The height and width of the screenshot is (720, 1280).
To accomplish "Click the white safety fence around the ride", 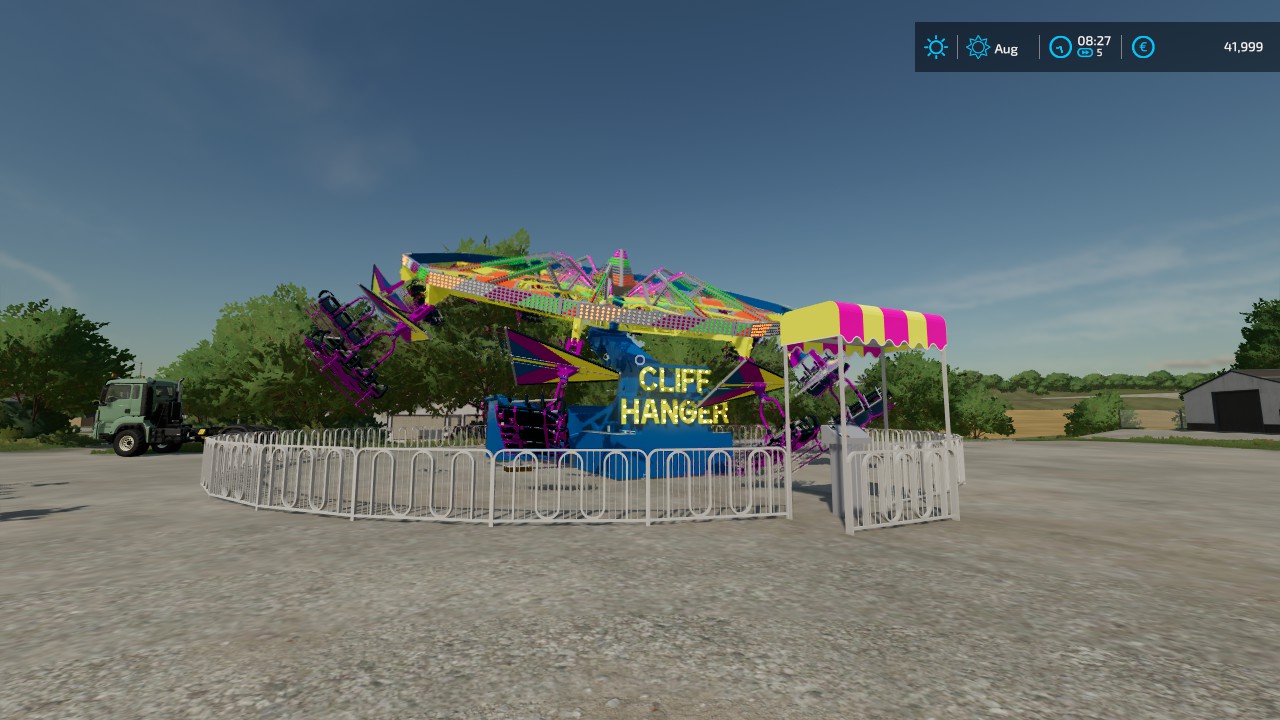I will (x=400, y=480).
